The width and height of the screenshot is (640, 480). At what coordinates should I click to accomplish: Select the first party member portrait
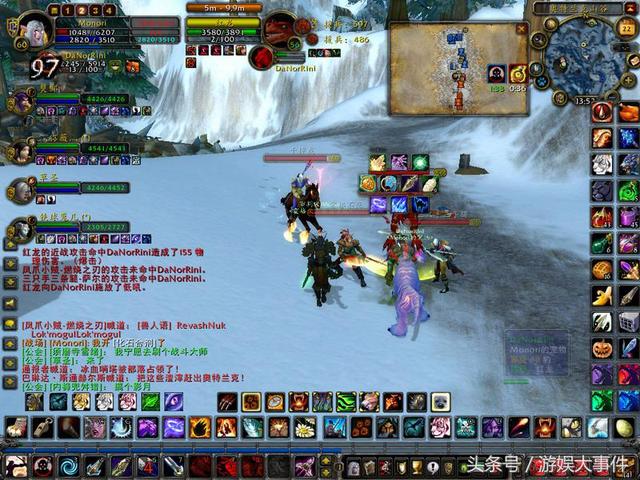[20, 101]
